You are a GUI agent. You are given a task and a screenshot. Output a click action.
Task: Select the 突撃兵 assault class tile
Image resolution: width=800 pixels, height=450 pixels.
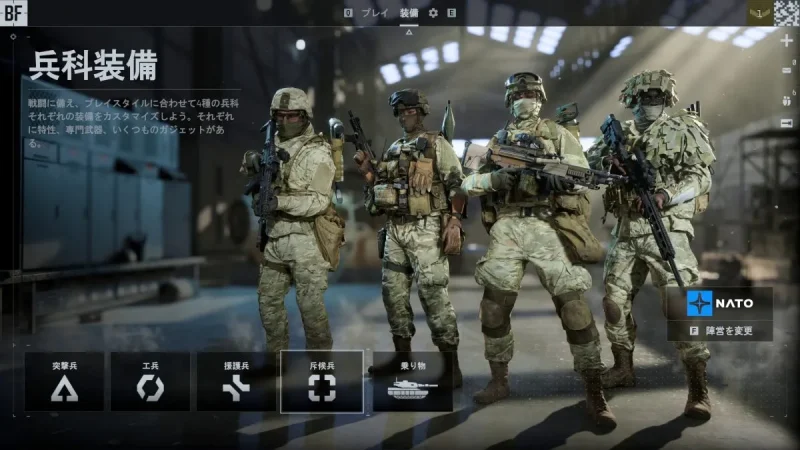(65, 381)
